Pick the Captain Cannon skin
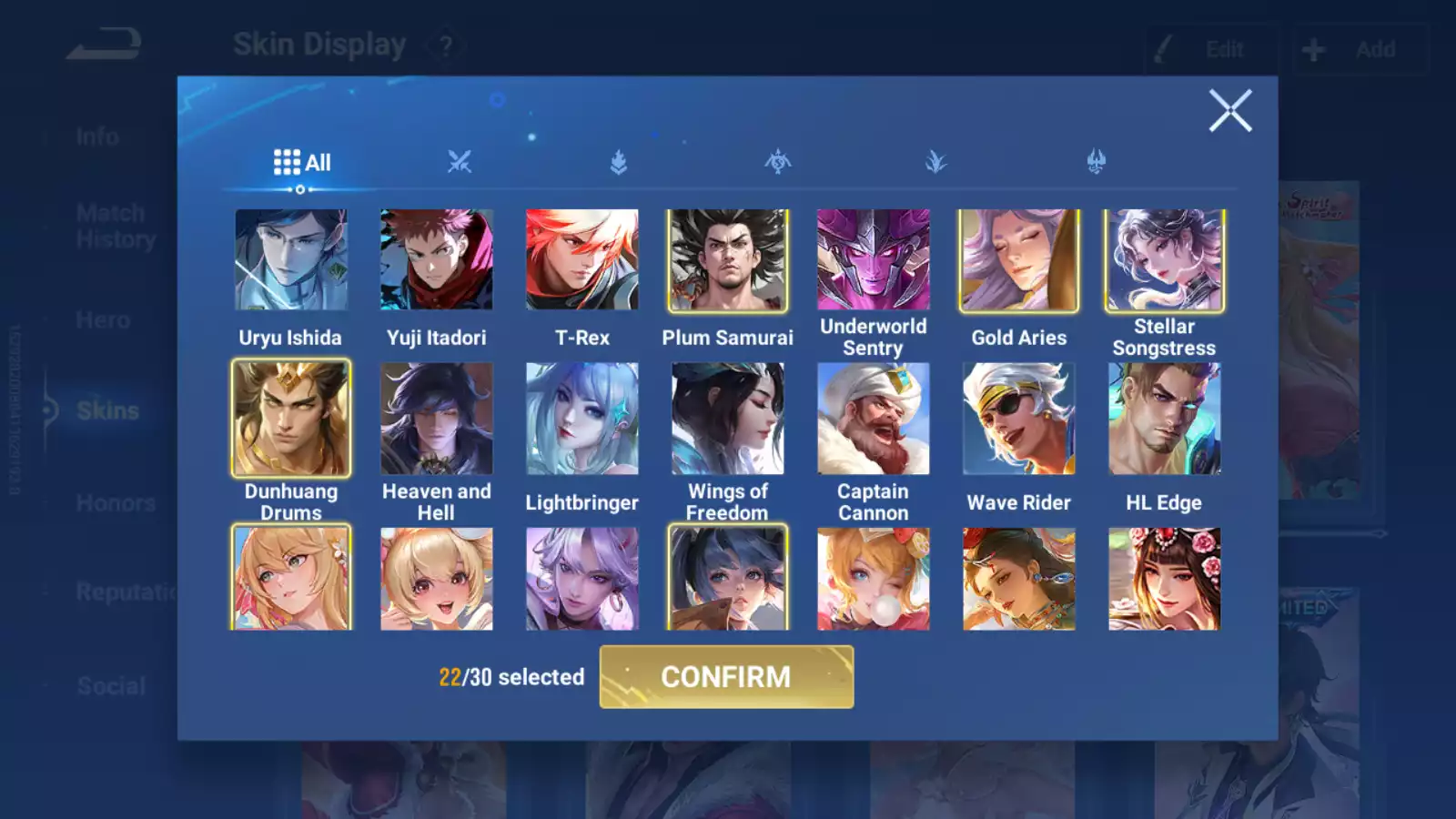 tap(874, 419)
